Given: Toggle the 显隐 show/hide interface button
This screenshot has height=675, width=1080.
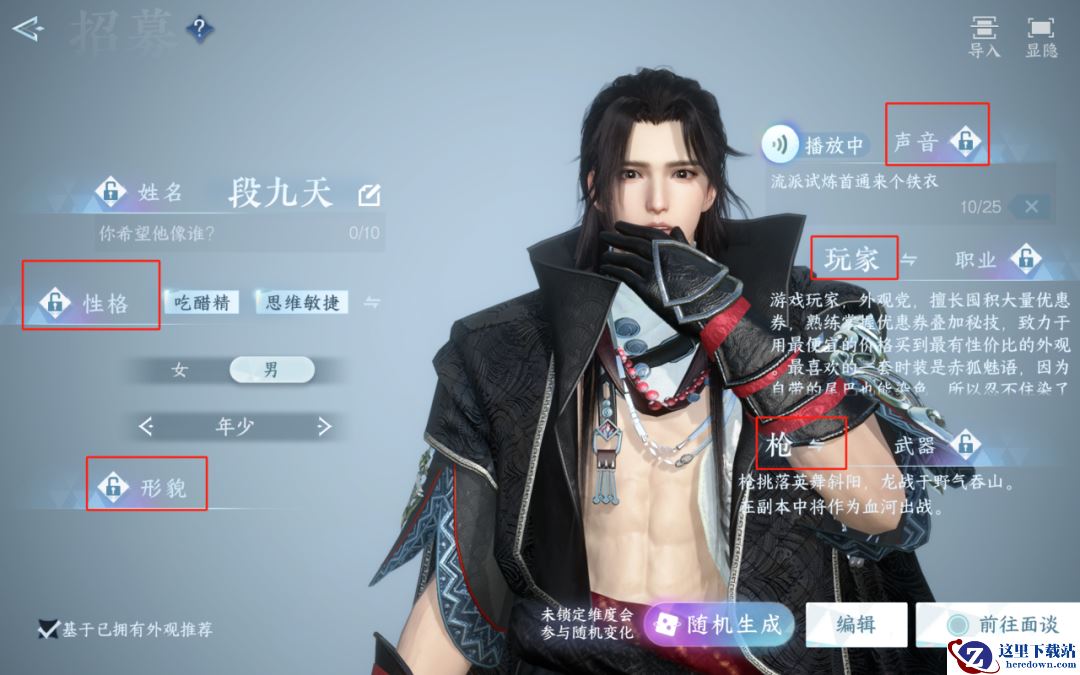Looking at the screenshot, I should click(1041, 36).
